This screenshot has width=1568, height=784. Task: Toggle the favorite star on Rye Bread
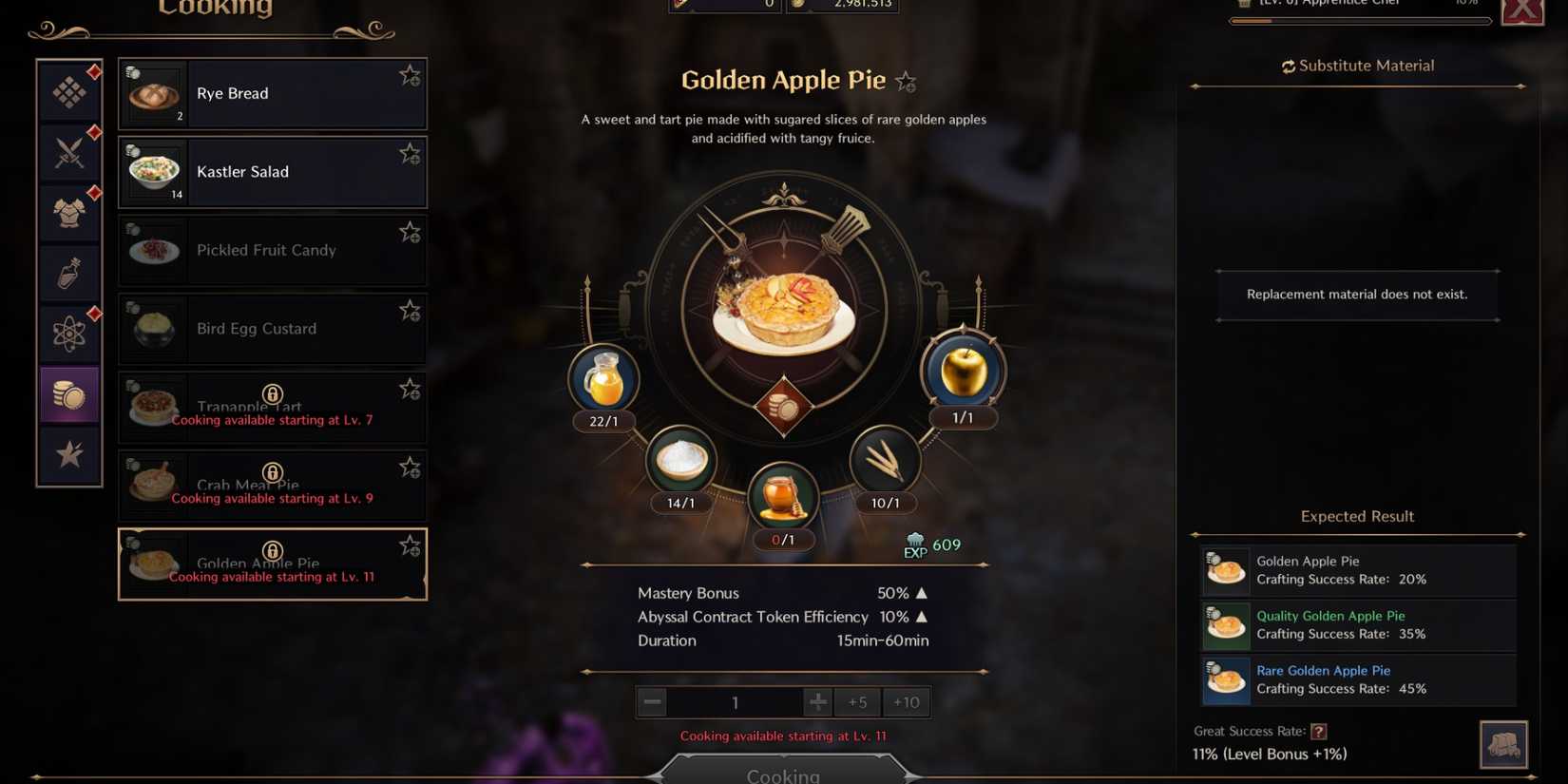tap(410, 74)
